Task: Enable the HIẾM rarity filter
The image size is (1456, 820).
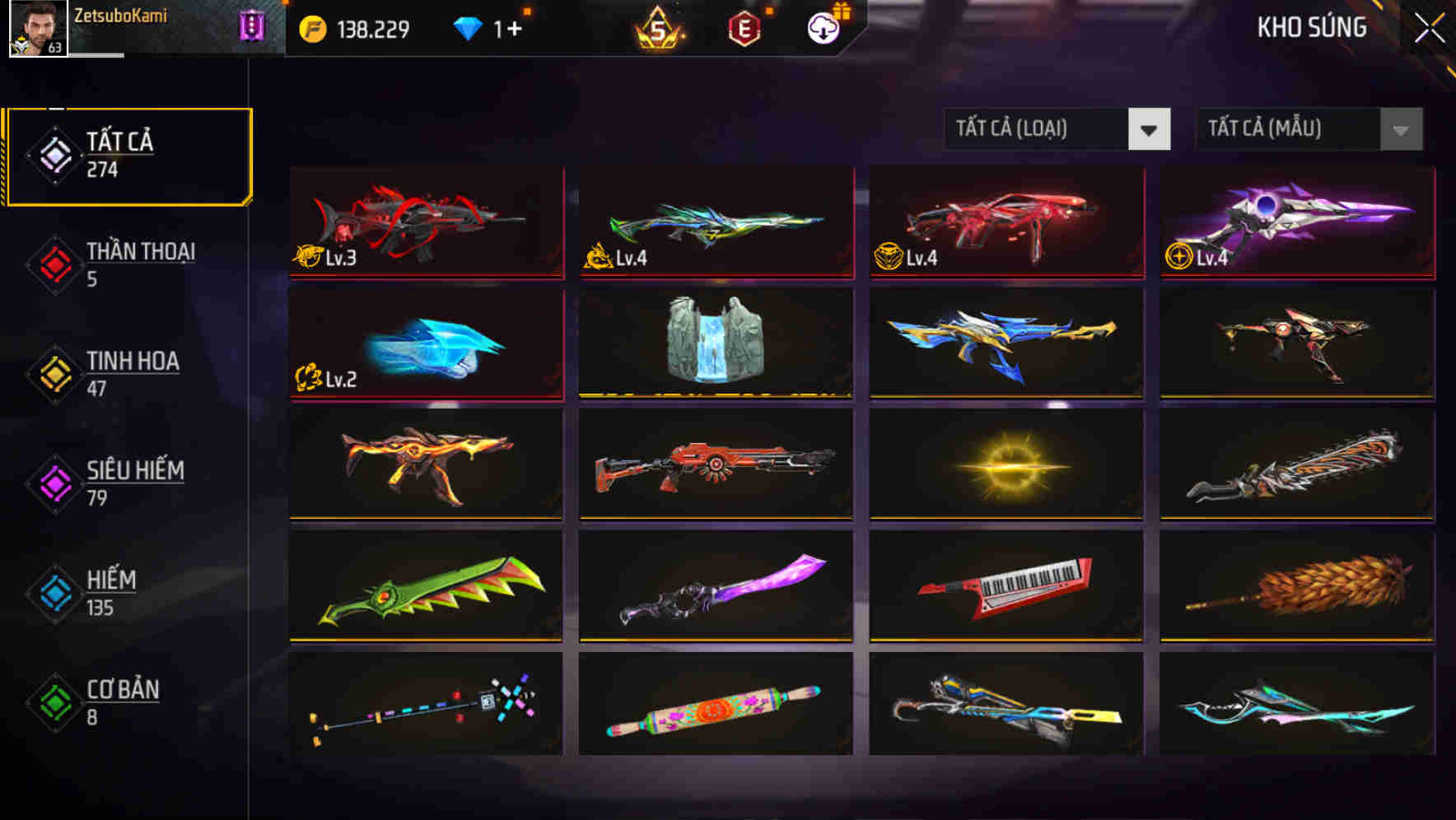Action: [x=110, y=593]
